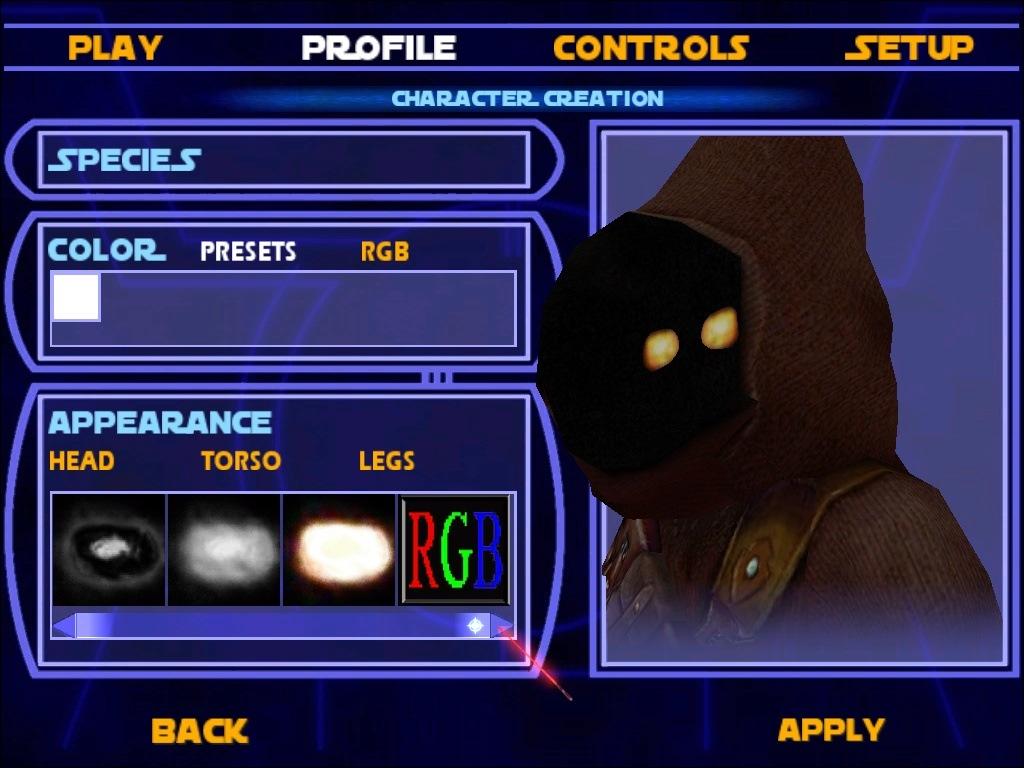
Task: Choose the Torso appearance category
Action: click(x=240, y=461)
